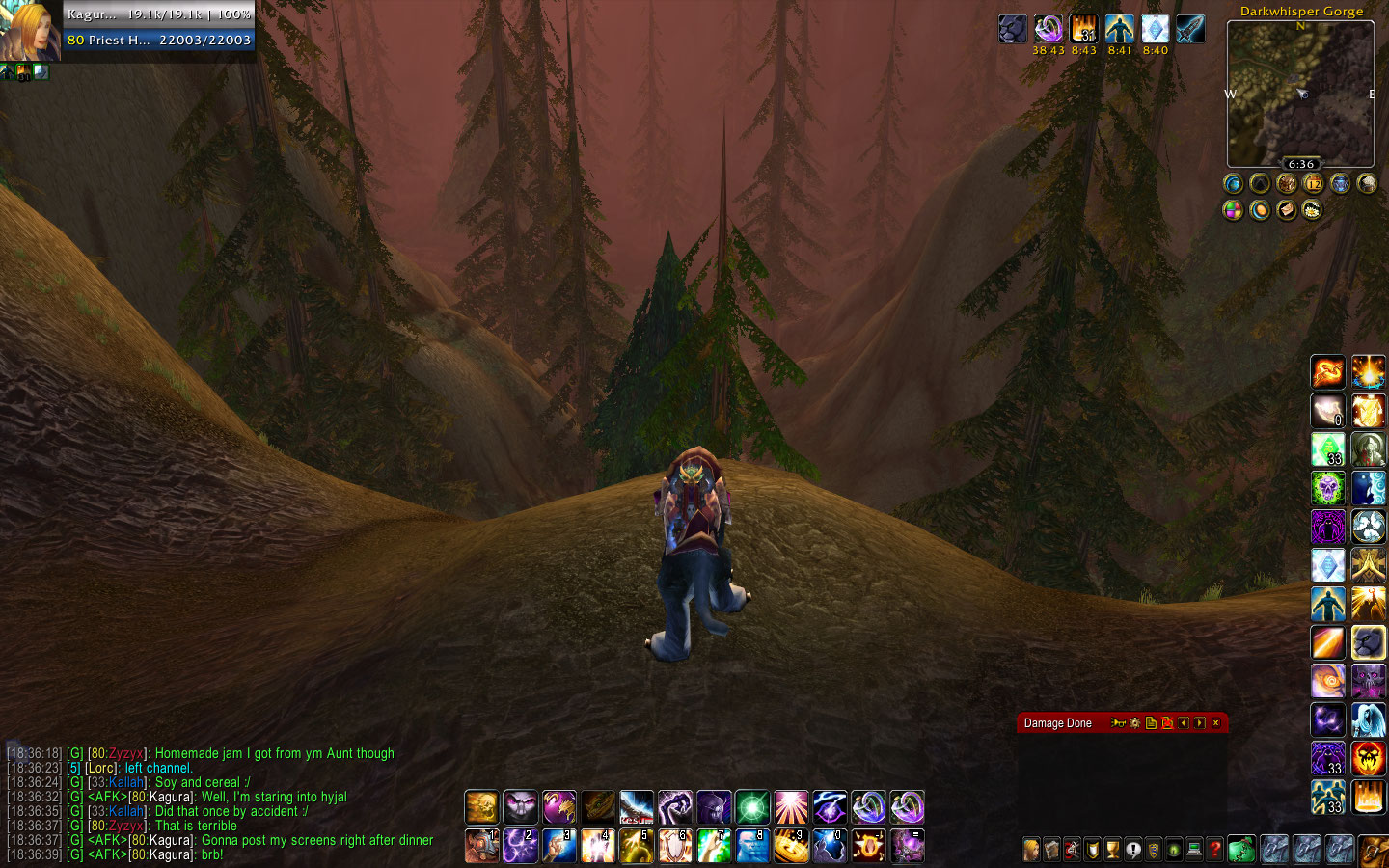Close the Damage Done meter window
1389x868 pixels.
(1215, 723)
